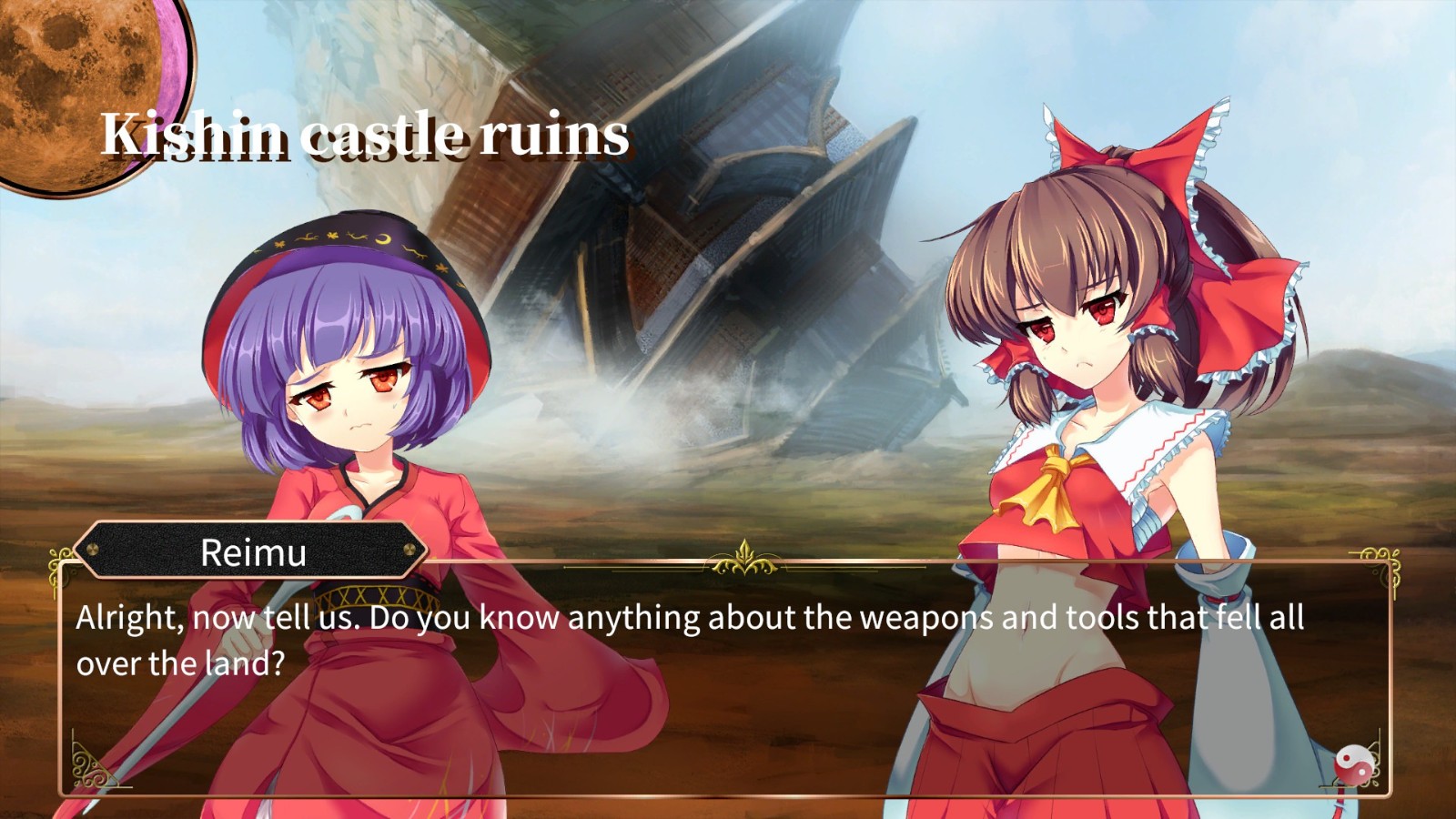Click the yin-yang orb advance indicator
Screen dimensions: 1456x819
[x=1355, y=766]
